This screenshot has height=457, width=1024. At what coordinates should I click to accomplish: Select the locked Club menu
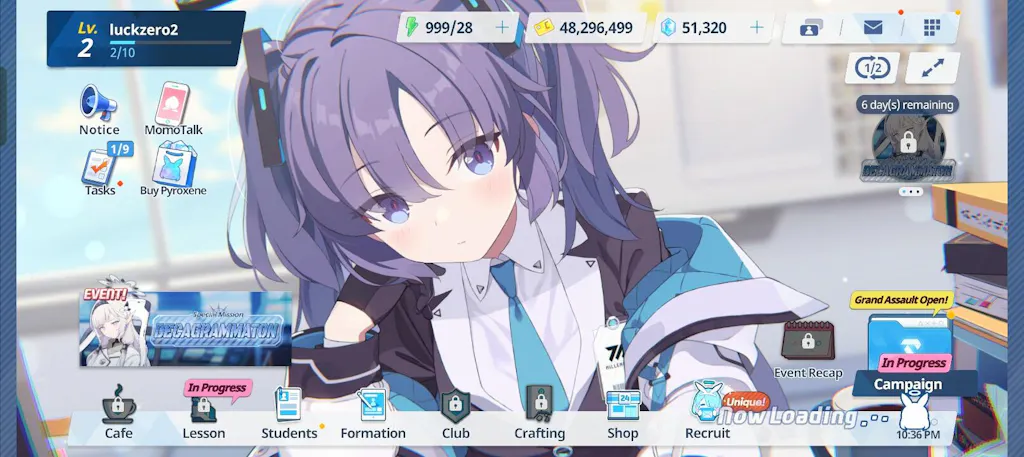pyautogui.click(x=456, y=414)
